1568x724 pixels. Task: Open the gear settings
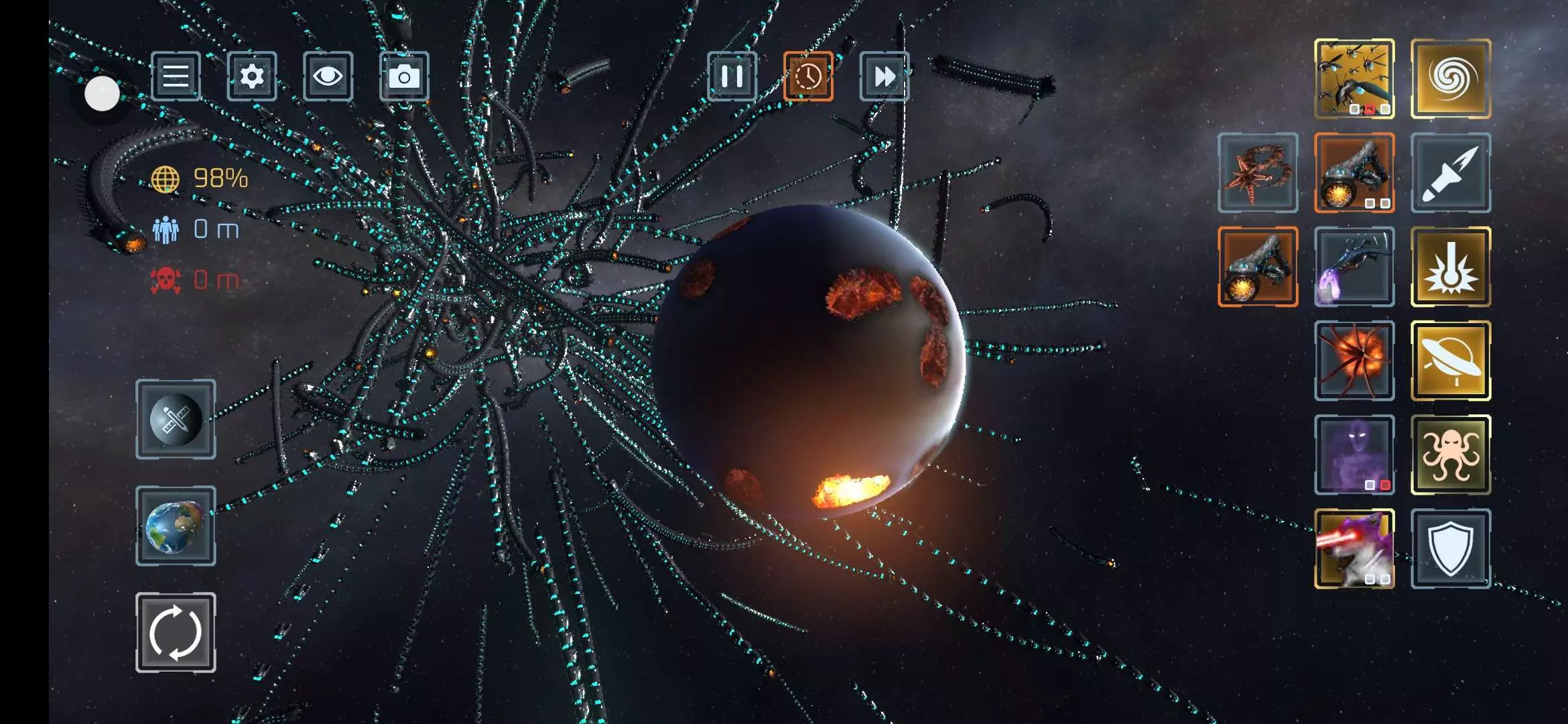tap(252, 76)
